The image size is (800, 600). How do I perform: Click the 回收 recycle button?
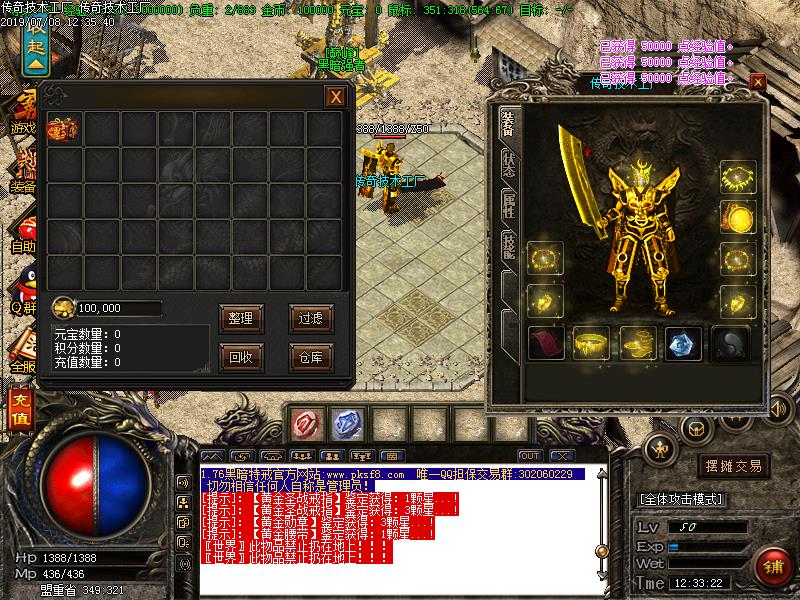(x=240, y=356)
